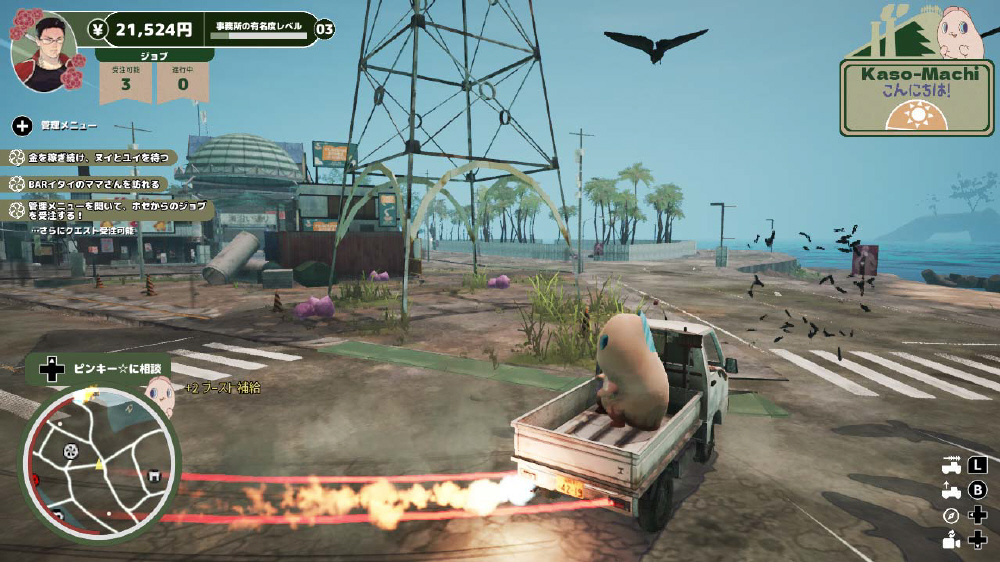Click the player portrait with glasses
Viewport: 1000px width, 562px height.
click(x=44, y=50)
